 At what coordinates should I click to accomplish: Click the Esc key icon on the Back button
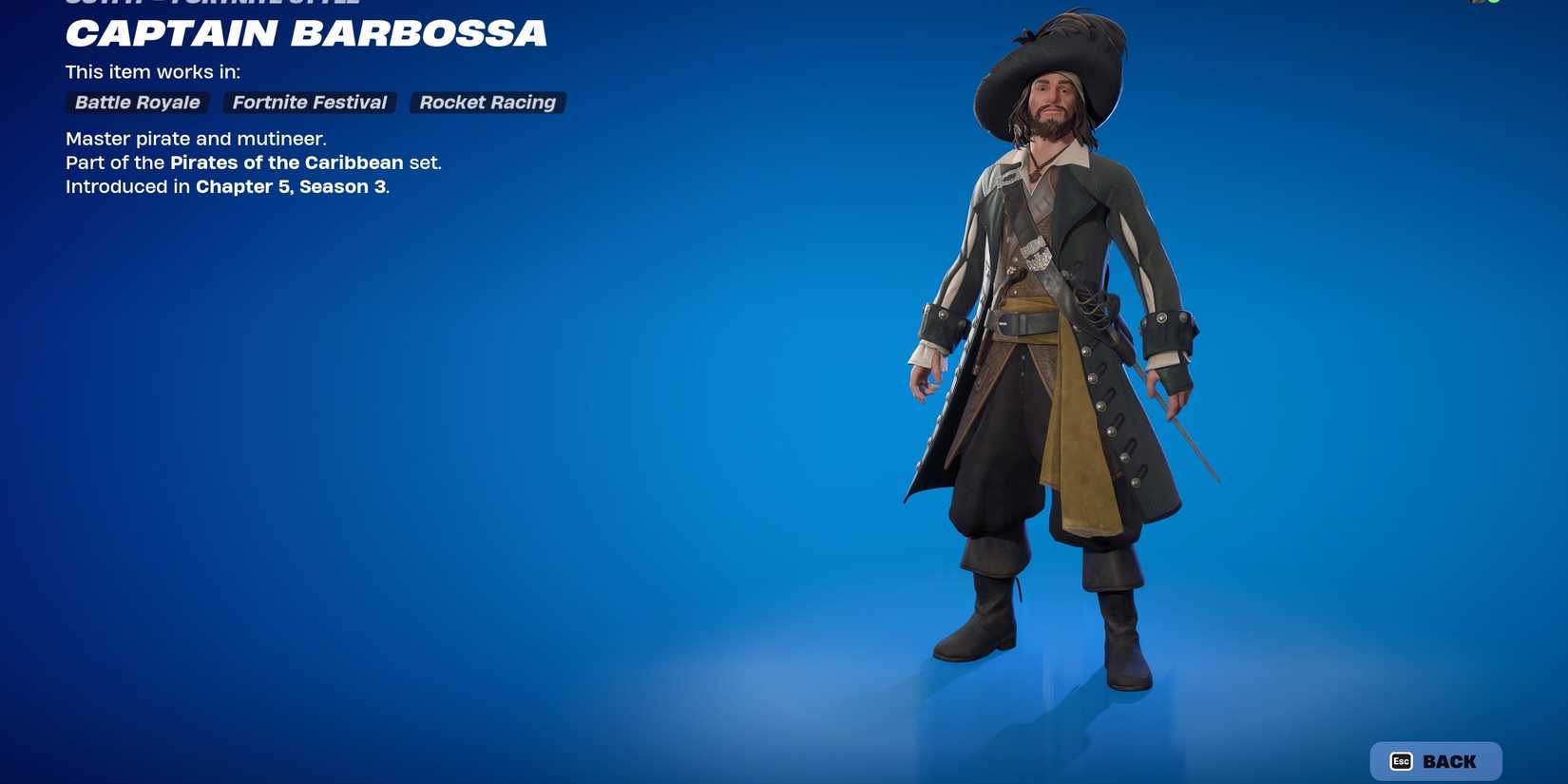click(1400, 760)
